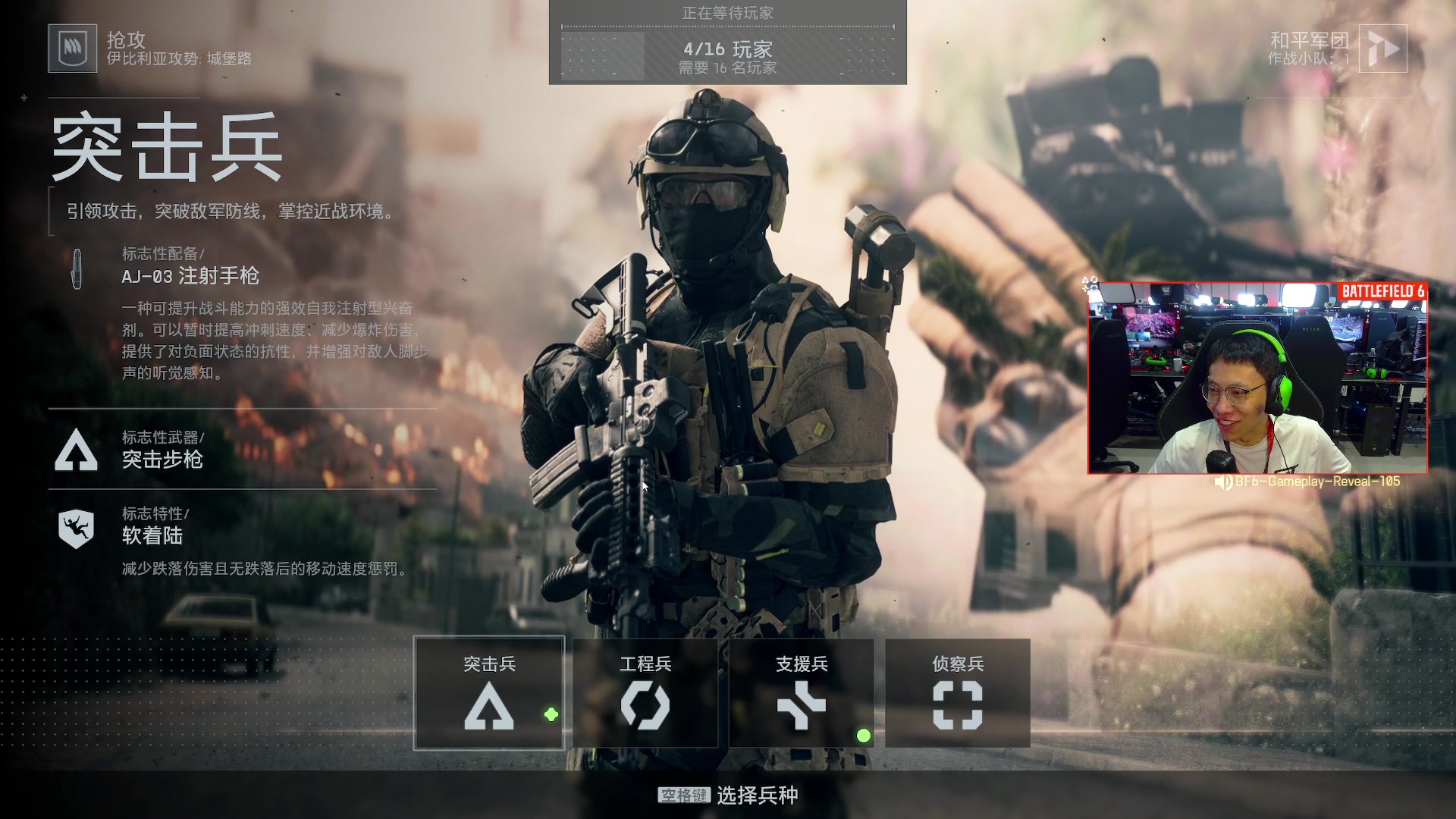Open the 和平军团 team emblem icon
This screenshot has height=819, width=1456.
[1382, 49]
